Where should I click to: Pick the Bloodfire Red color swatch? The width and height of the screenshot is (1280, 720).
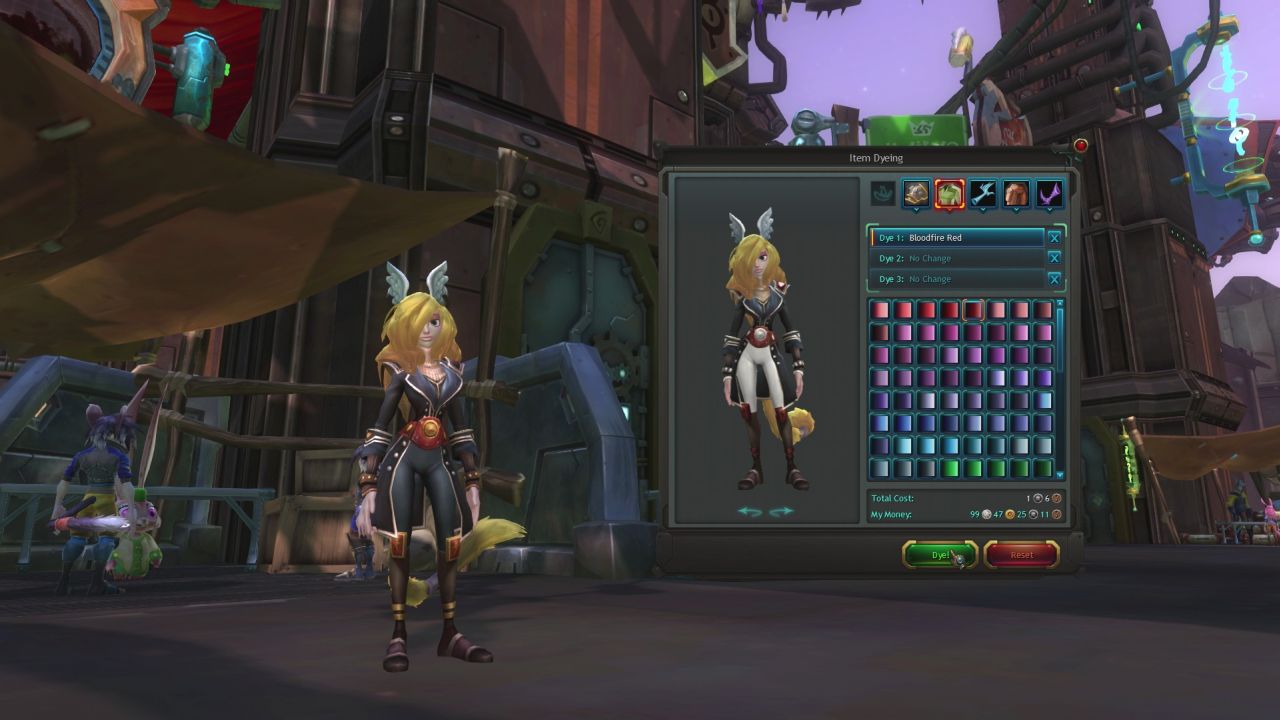[973, 310]
